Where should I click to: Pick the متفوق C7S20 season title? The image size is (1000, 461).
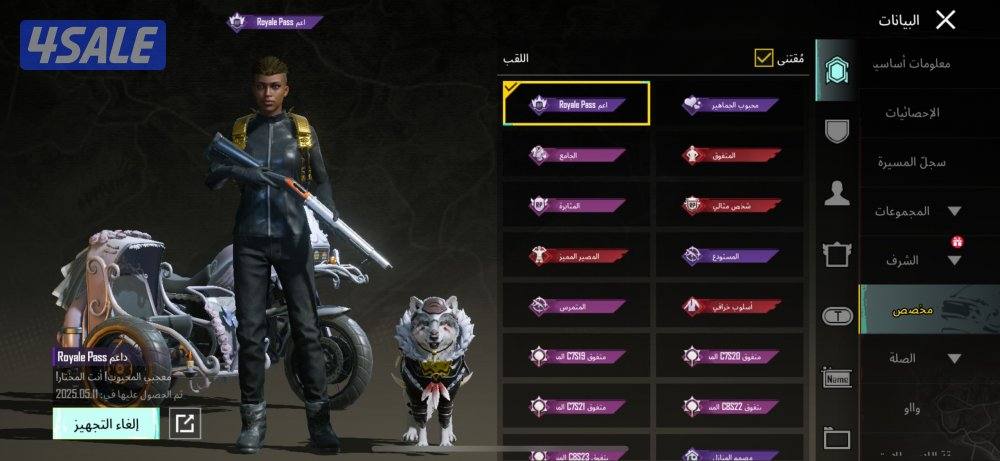pyautogui.click(x=730, y=356)
